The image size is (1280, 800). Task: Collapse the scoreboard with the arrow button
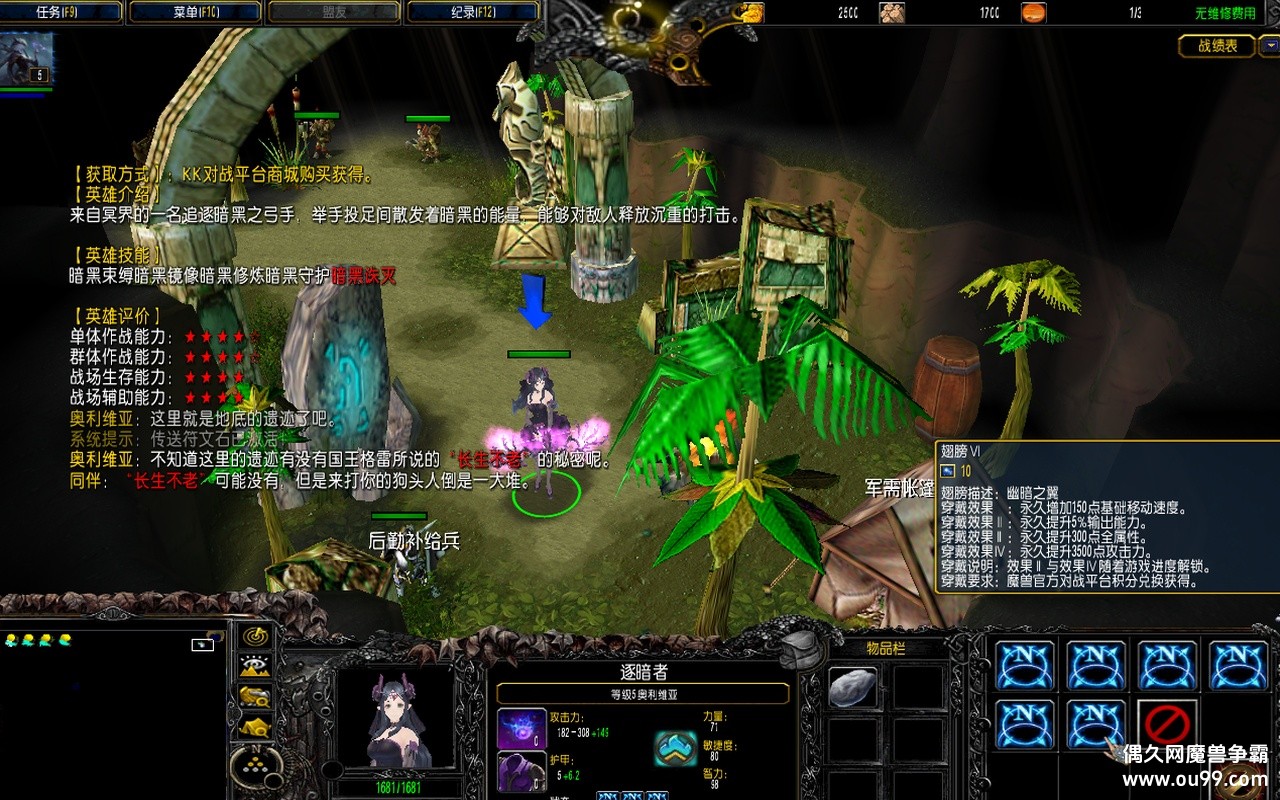click(x=1269, y=46)
